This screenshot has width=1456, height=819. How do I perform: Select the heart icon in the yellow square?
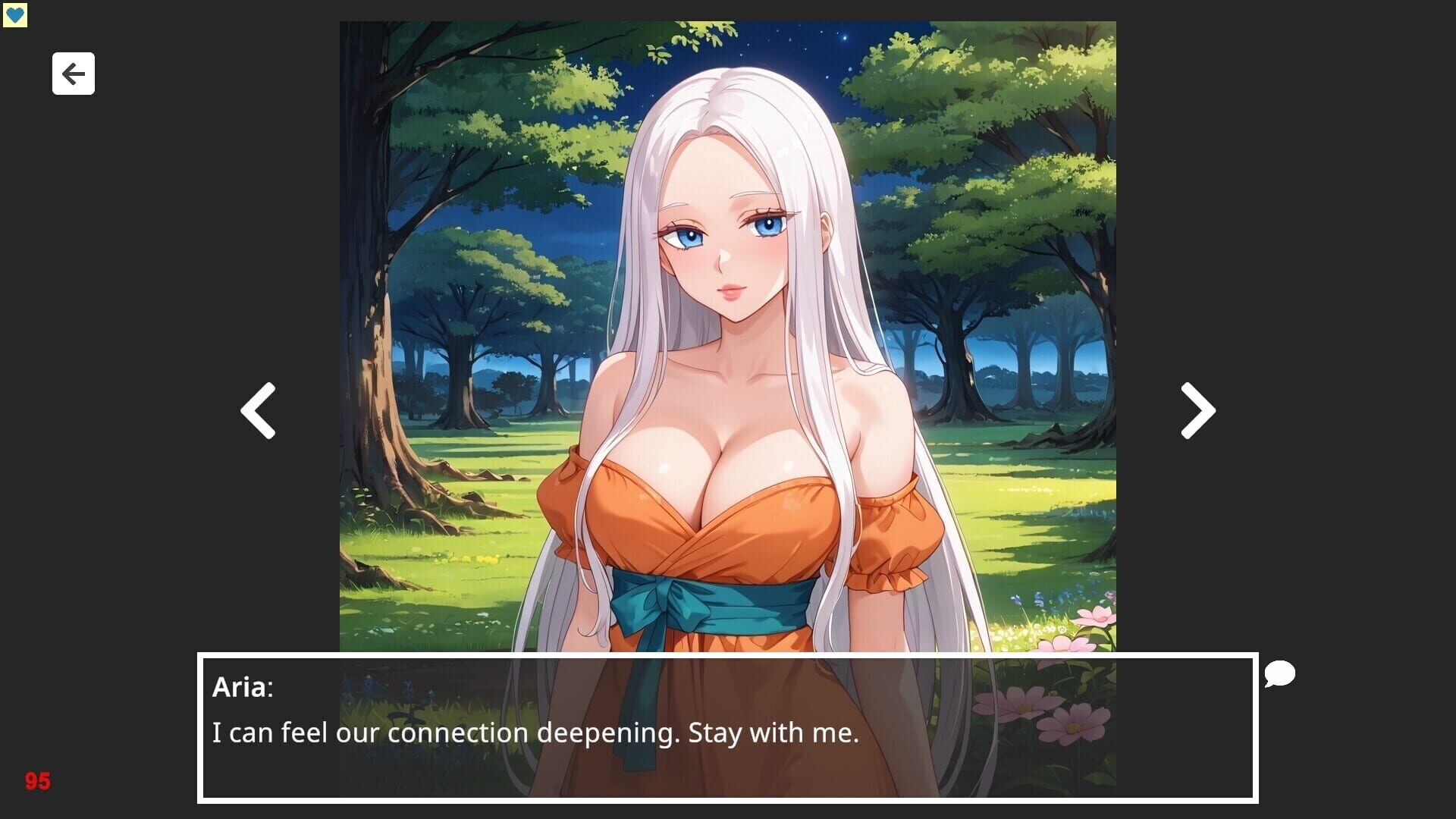17,14
